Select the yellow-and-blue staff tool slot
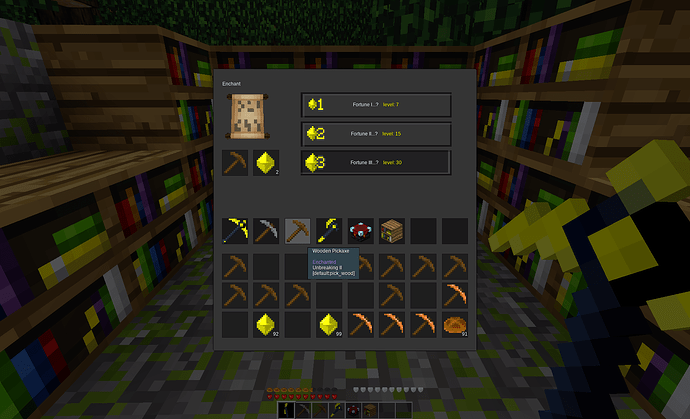Viewport: 690px width, 419px height. (329, 231)
